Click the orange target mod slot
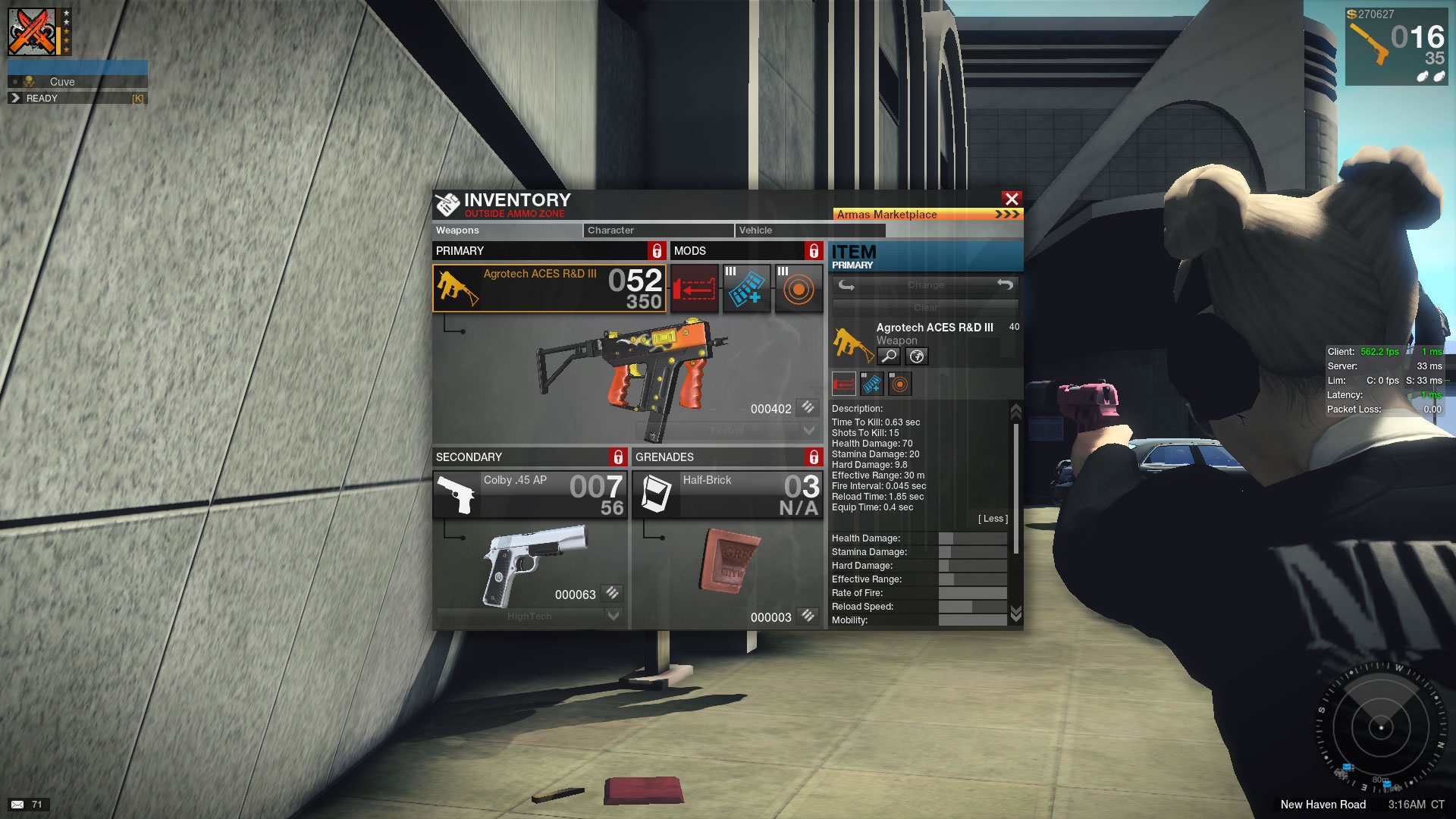 [799, 288]
